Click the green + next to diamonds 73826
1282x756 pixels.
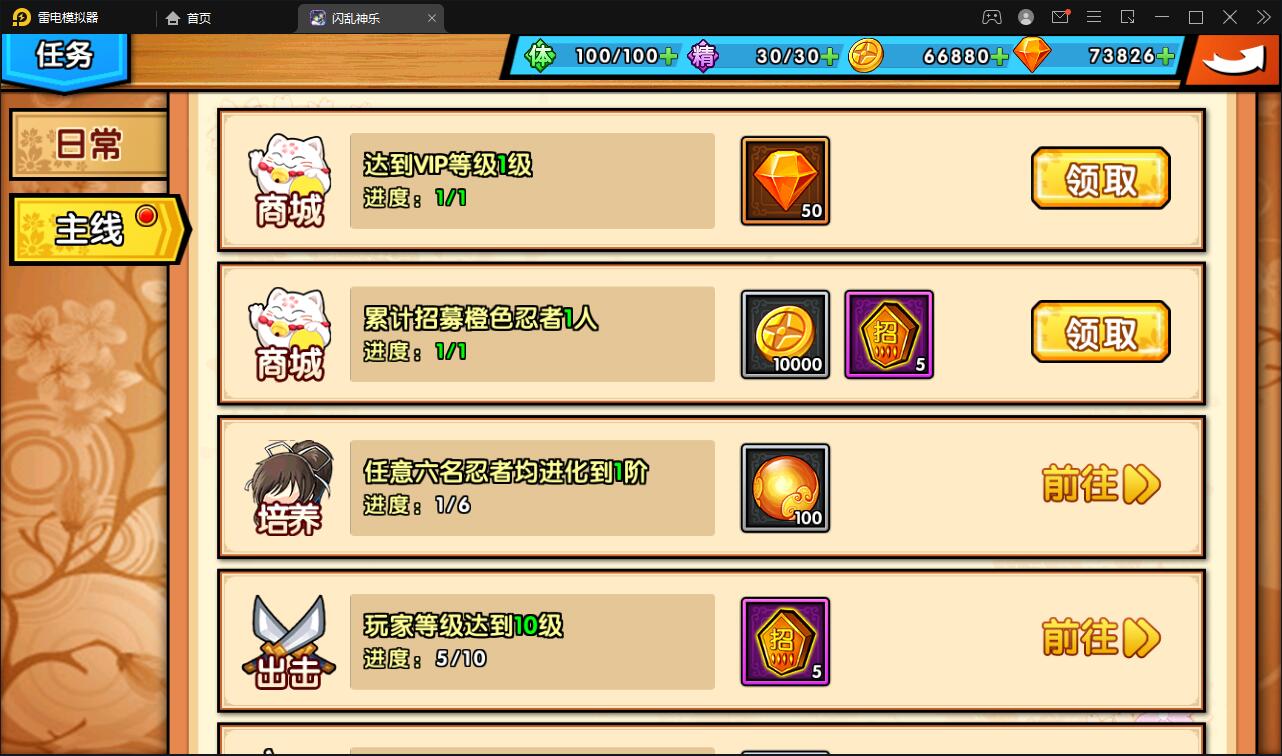(1167, 57)
